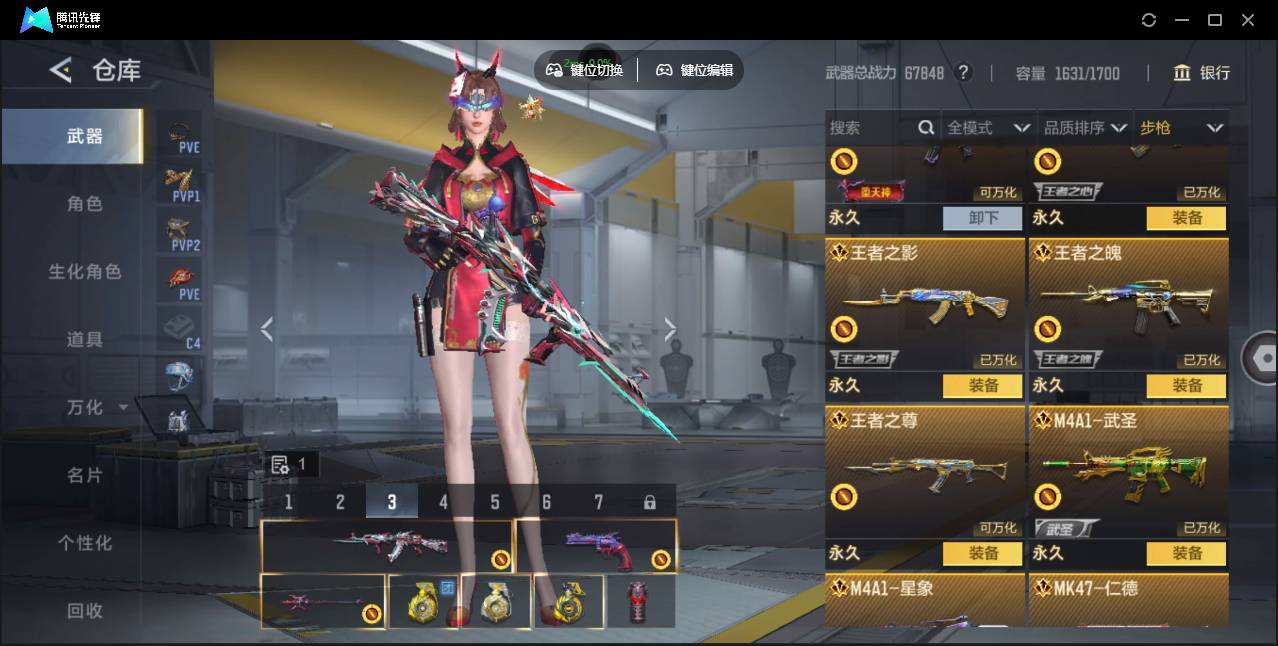Unequip the current weapon with 卸下
Screen dimensions: 1278x646
coord(983,218)
